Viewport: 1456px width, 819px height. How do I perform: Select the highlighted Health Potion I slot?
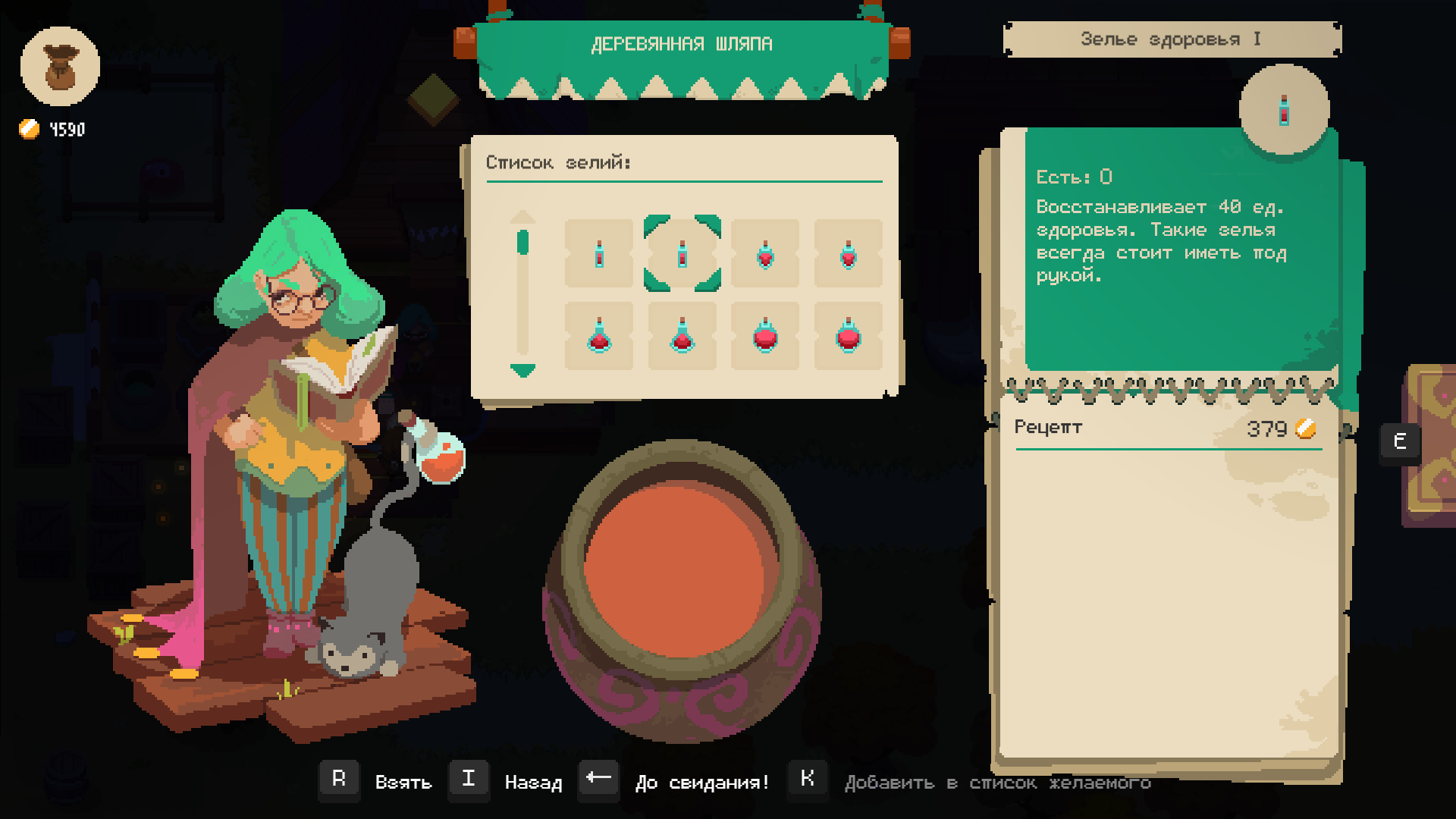point(682,253)
